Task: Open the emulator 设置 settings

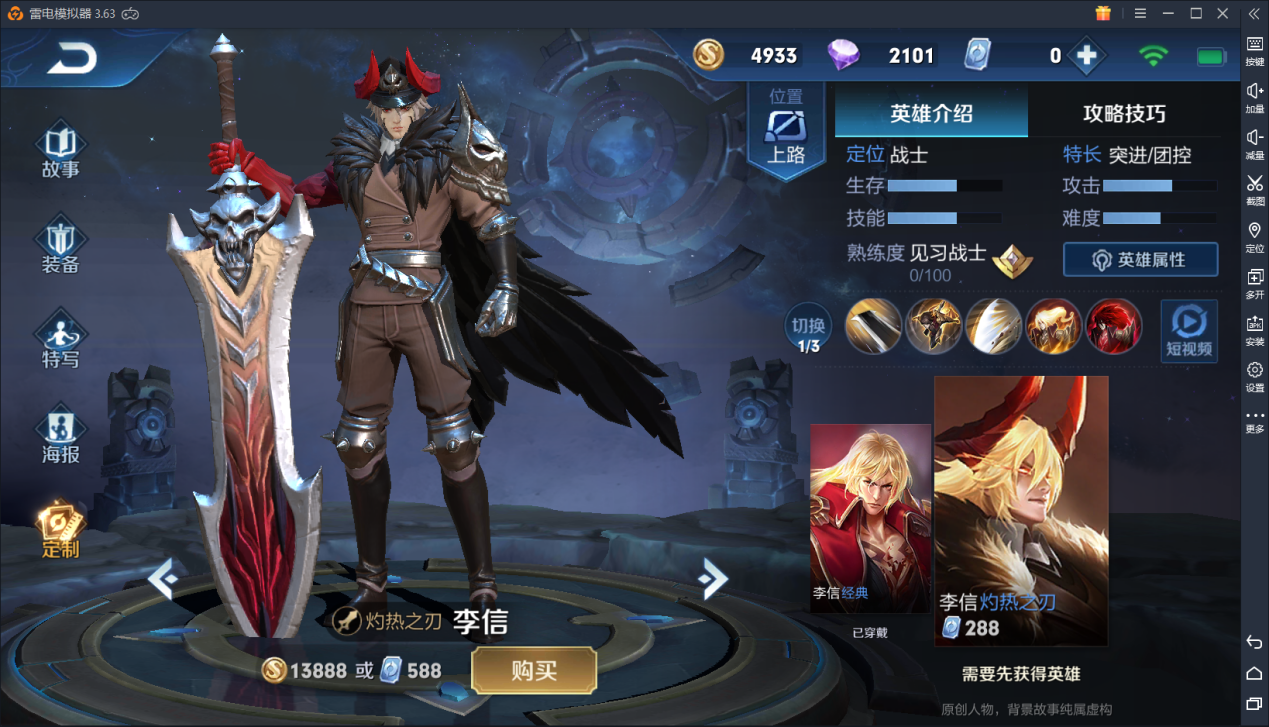Action: (1254, 376)
